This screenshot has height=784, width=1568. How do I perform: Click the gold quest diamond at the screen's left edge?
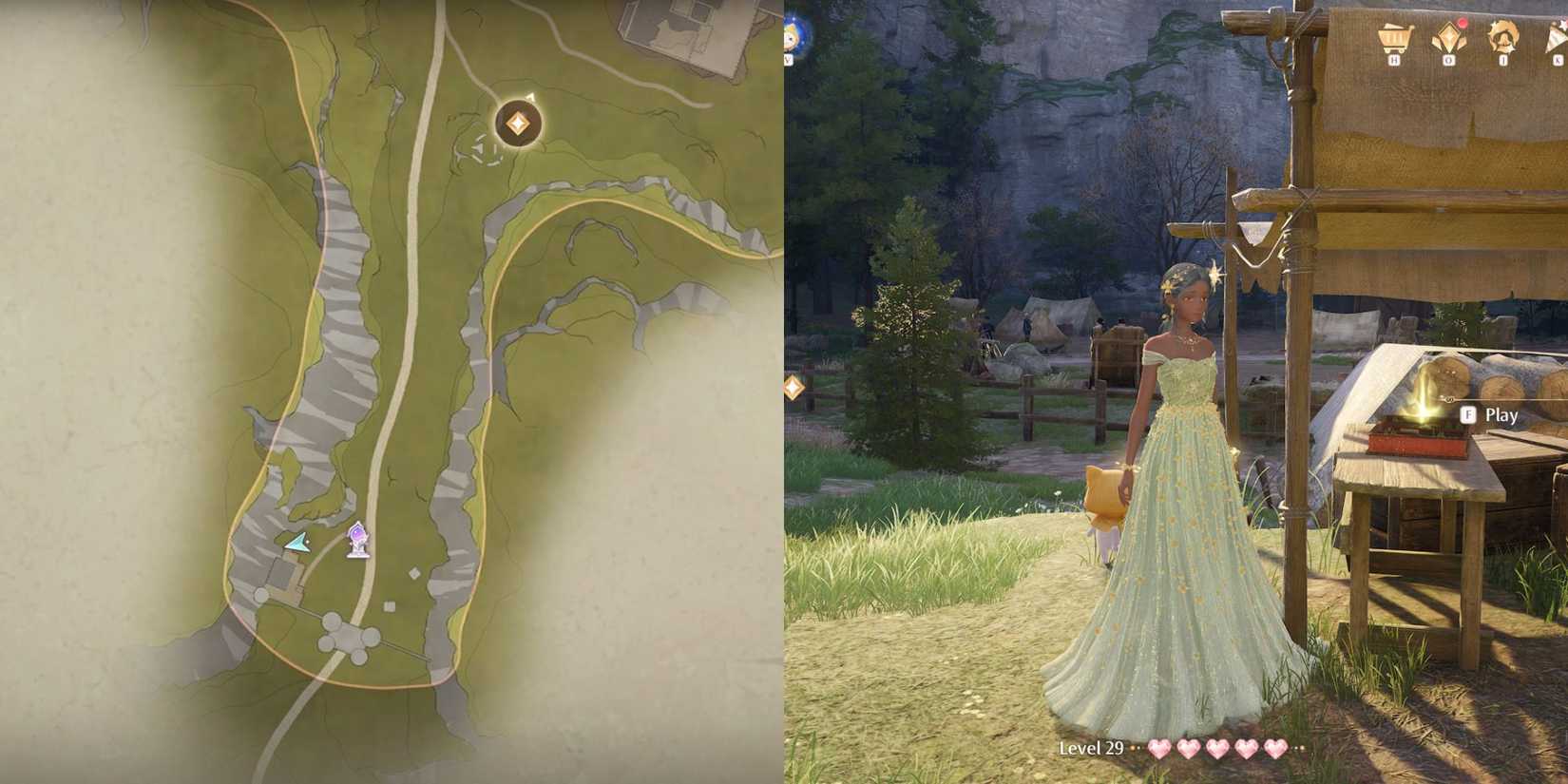pos(794,387)
